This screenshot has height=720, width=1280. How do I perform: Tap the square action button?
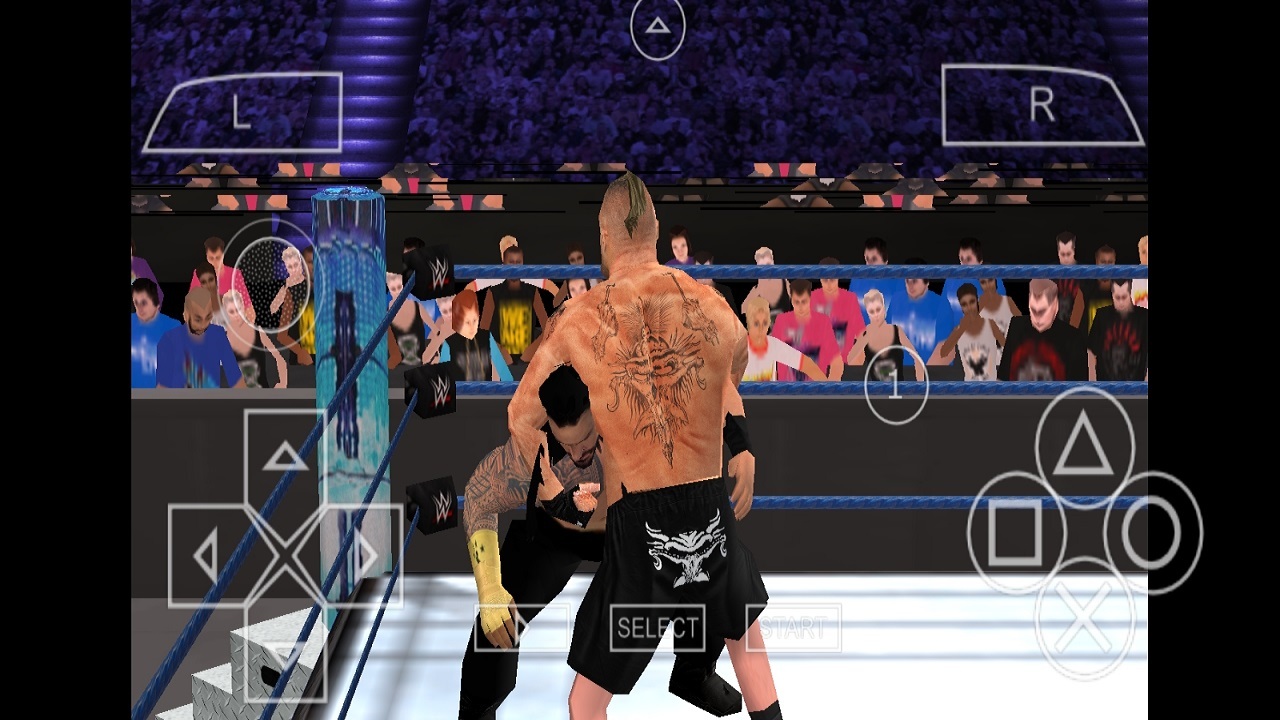[1015, 532]
